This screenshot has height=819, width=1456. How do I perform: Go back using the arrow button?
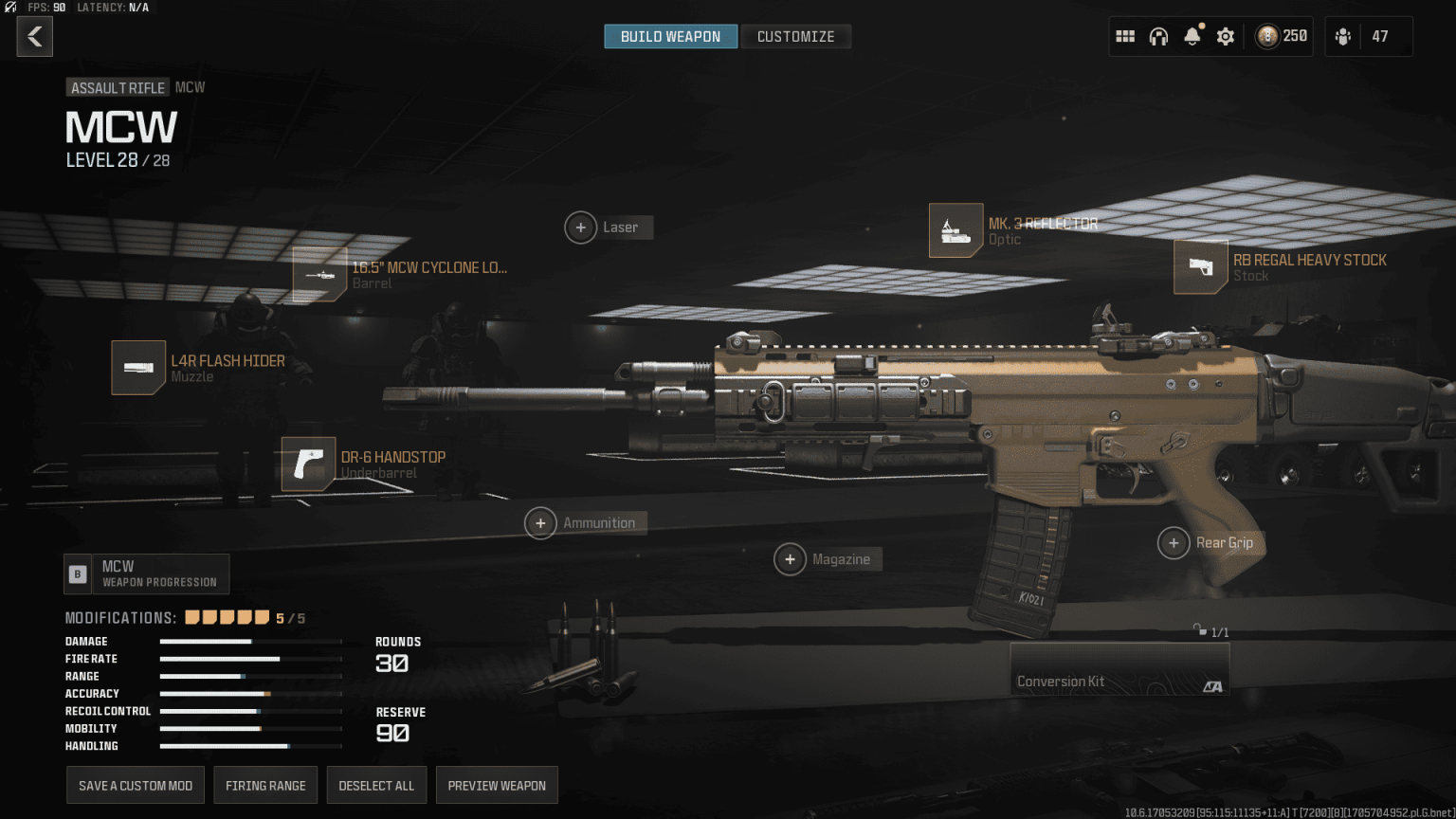(35, 37)
